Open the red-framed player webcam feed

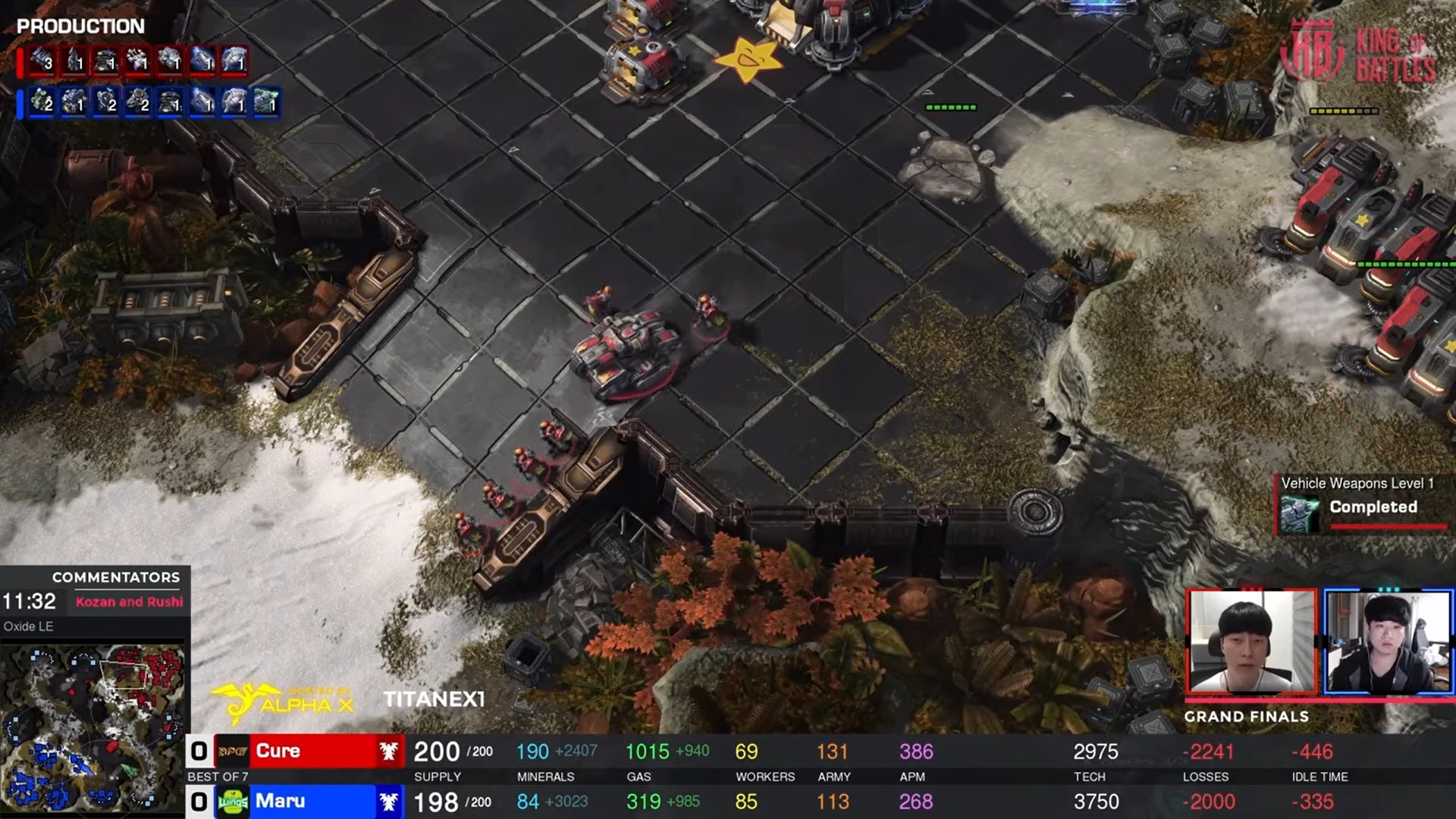tap(1251, 642)
